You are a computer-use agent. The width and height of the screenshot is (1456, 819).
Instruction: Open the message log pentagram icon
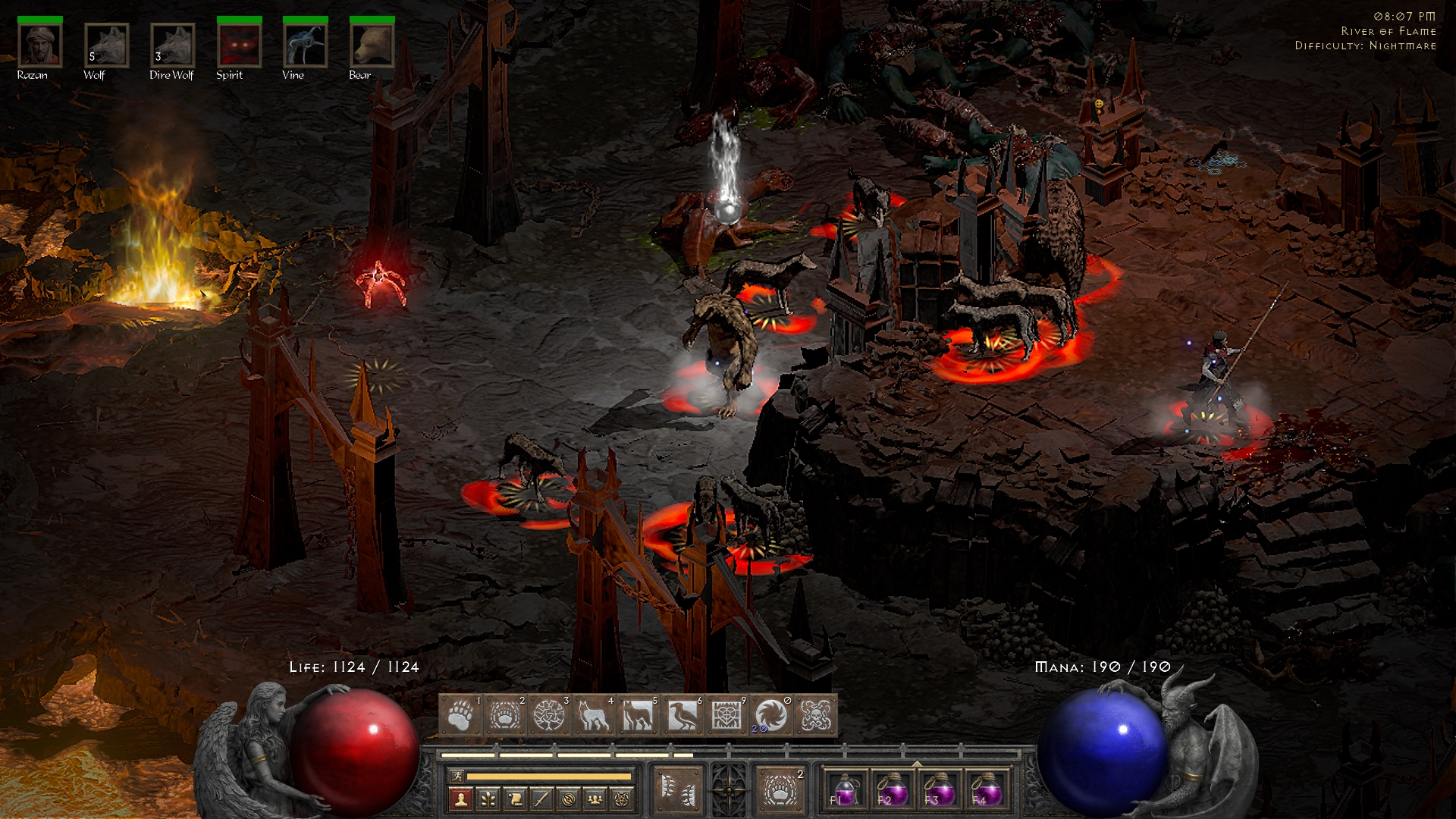click(x=620, y=799)
